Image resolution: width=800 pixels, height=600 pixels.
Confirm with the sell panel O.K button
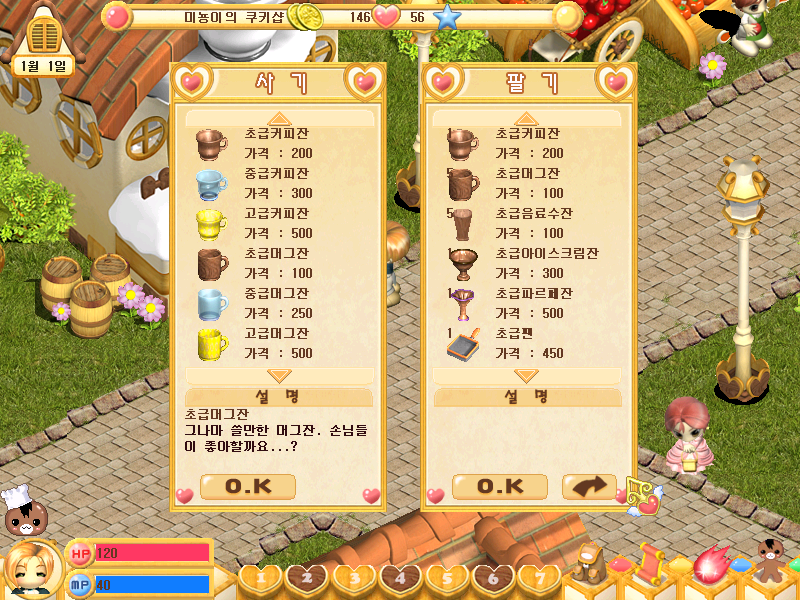(500, 487)
